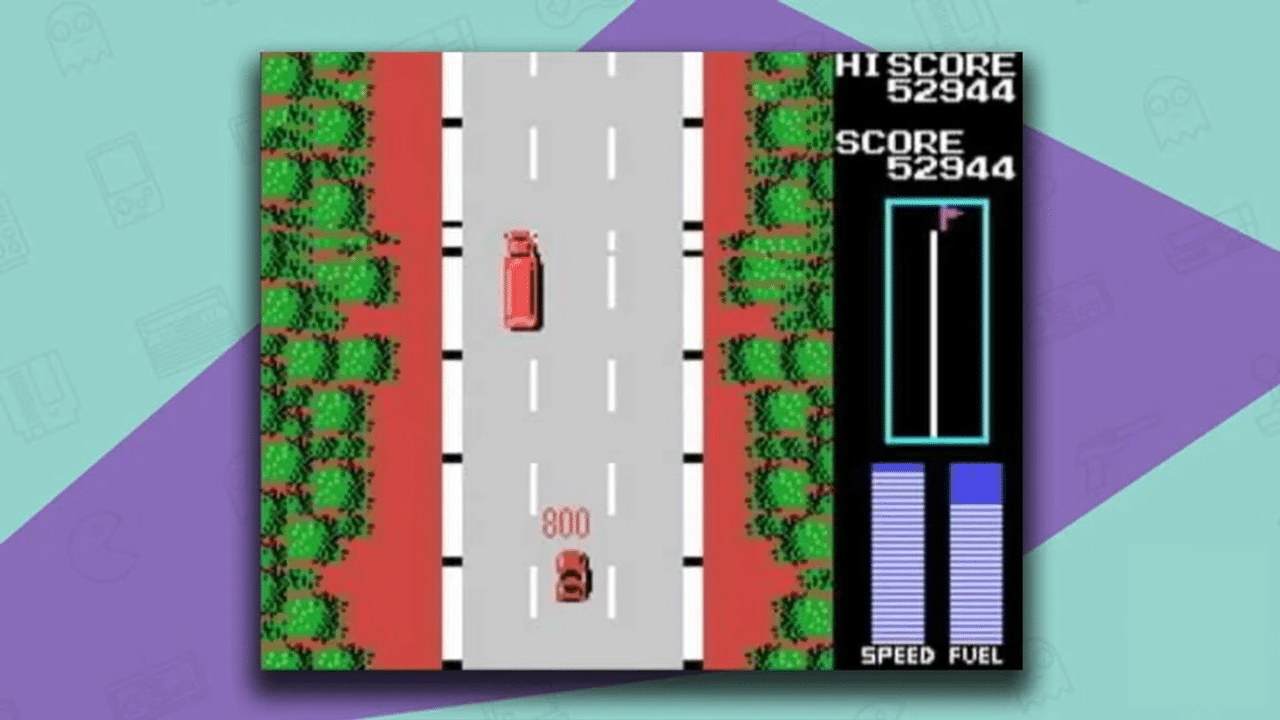This screenshot has width=1280, height=720.
Task: Click the FUEL gauge bar
Action: [975, 550]
